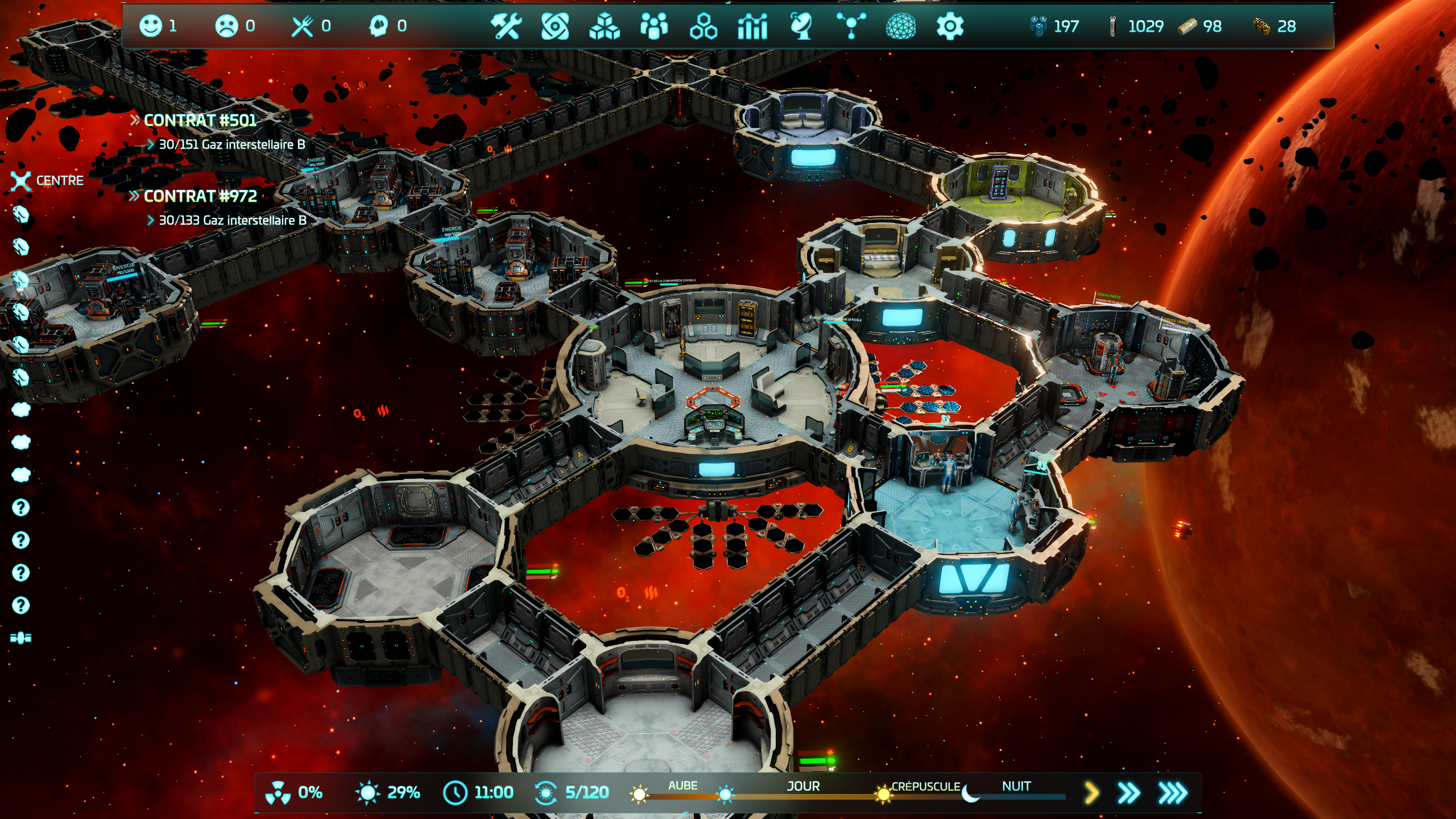Click the unhappy crew face indicator

tap(226, 26)
